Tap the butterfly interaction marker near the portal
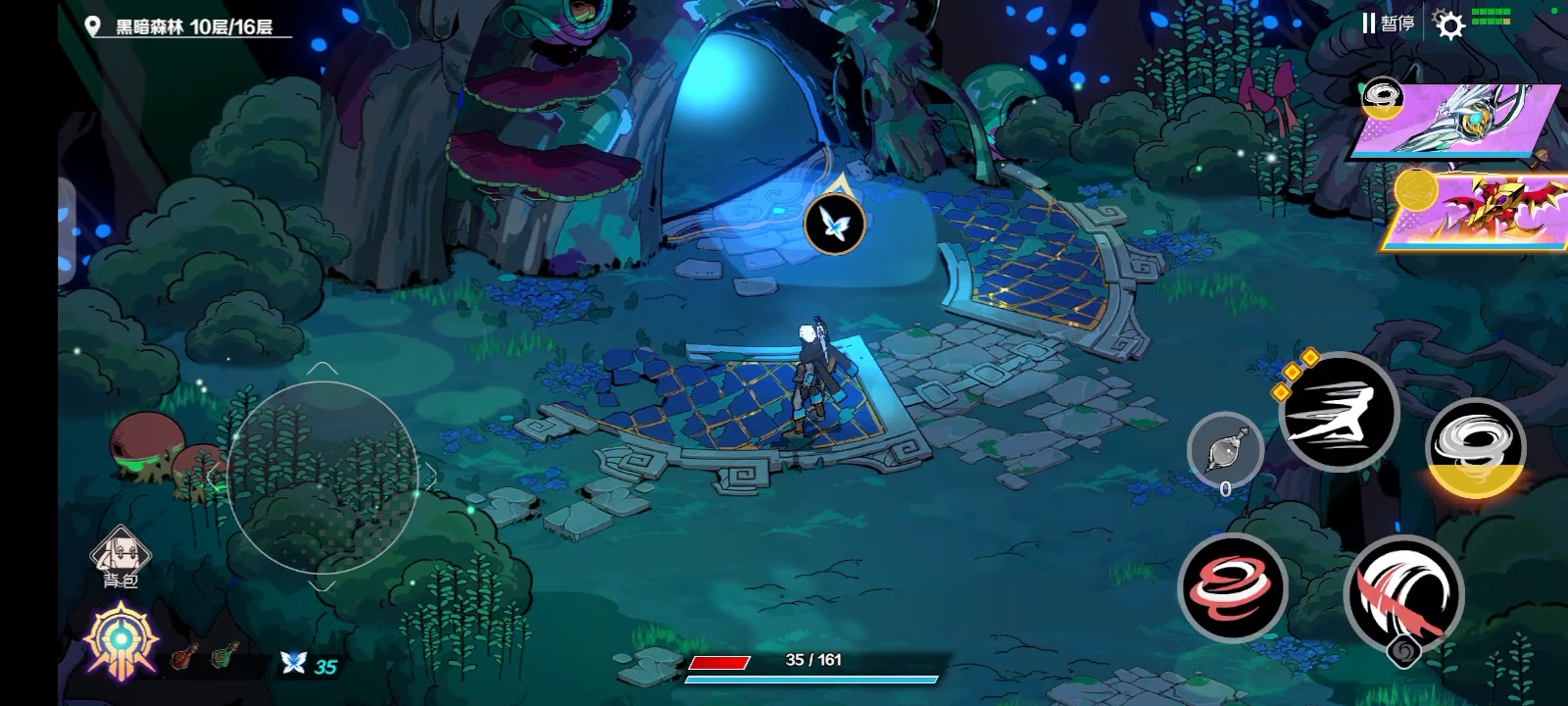 (x=834, y=223)
